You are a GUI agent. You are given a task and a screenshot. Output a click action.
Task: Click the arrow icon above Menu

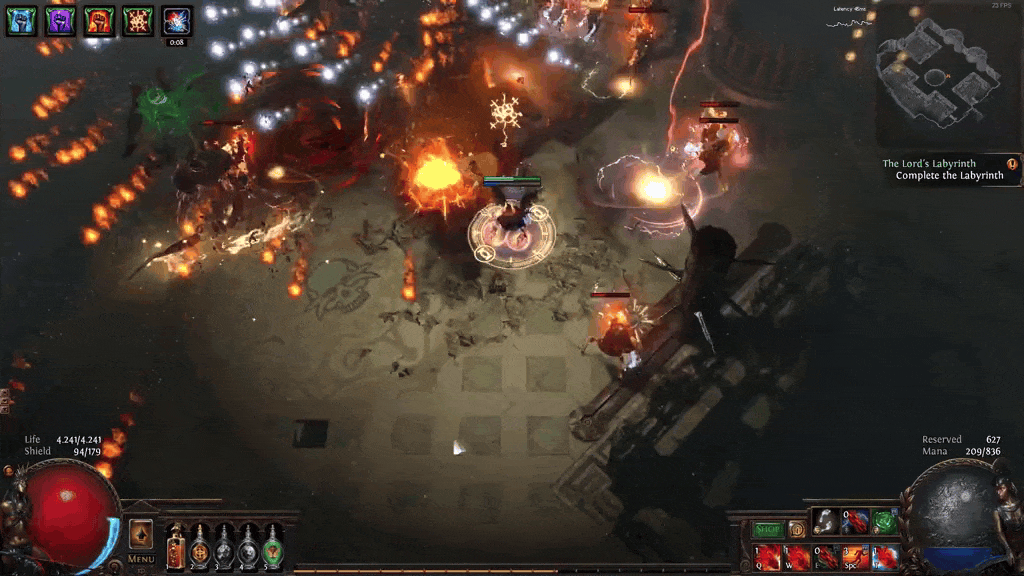[x=141, y=533]
